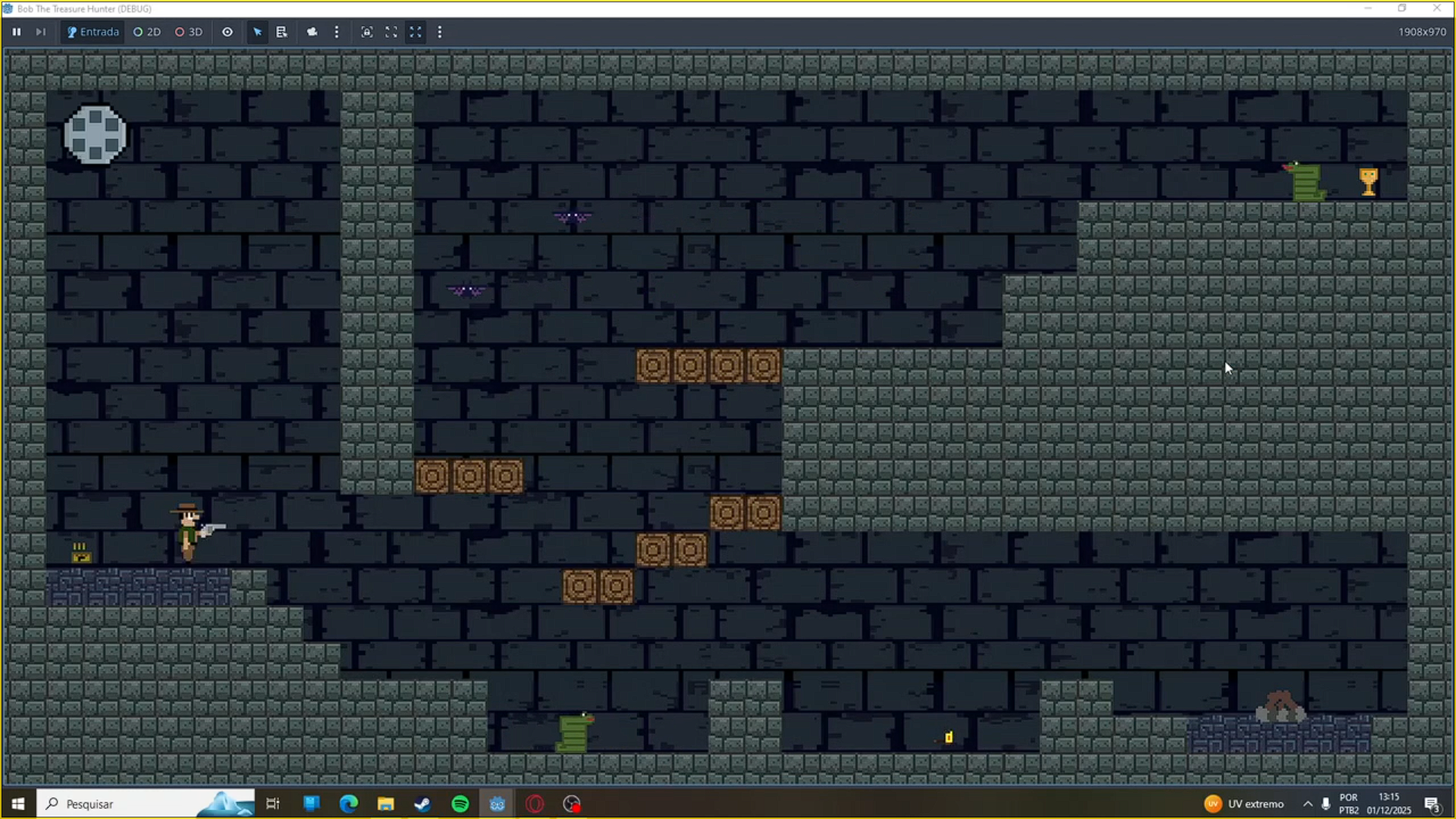Step one frame forward using next-frame icon
This screenshot has width=1456, height=819.
(x=40, y=32)
